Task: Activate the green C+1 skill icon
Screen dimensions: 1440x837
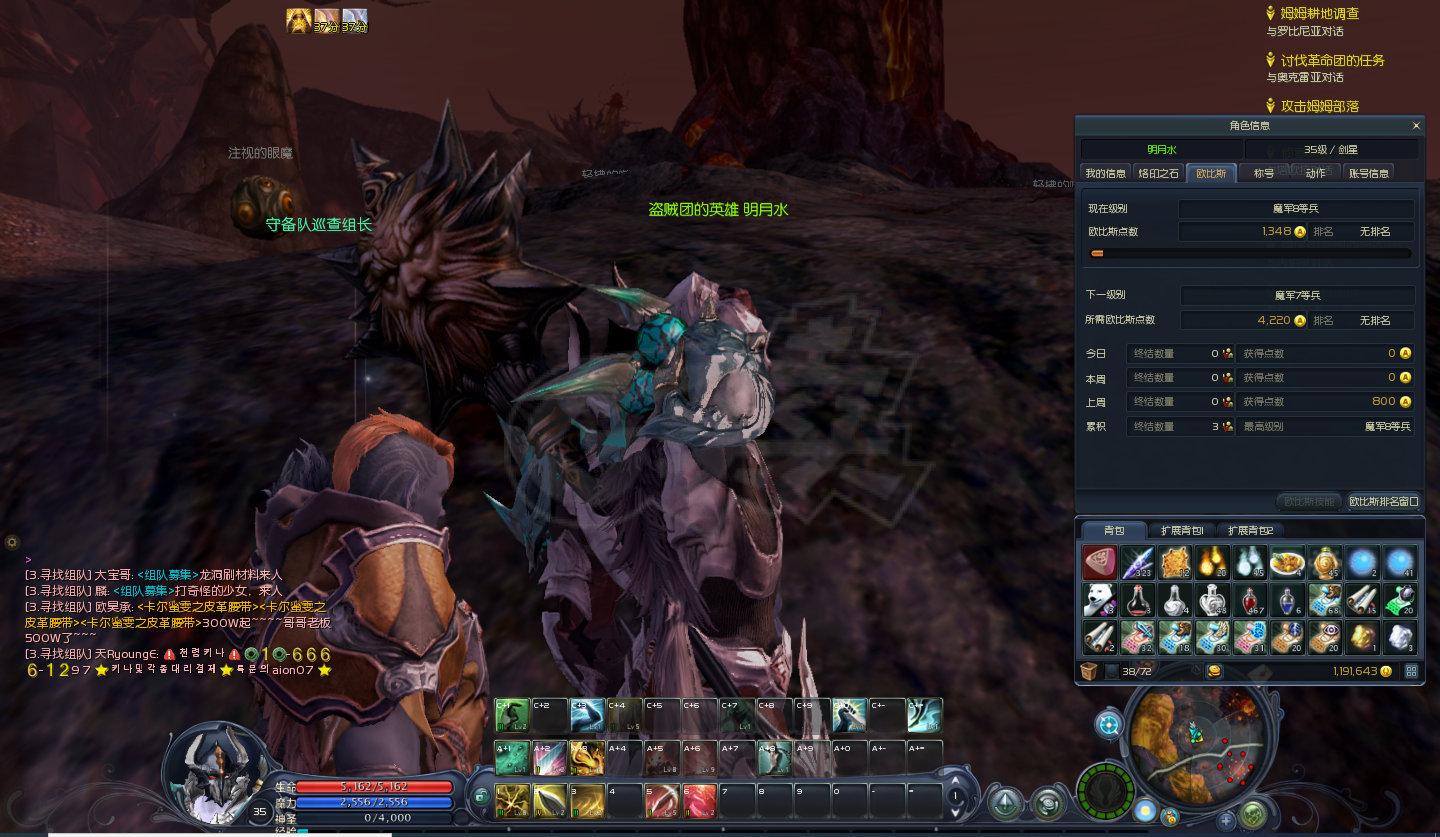Action: point(512,716)
